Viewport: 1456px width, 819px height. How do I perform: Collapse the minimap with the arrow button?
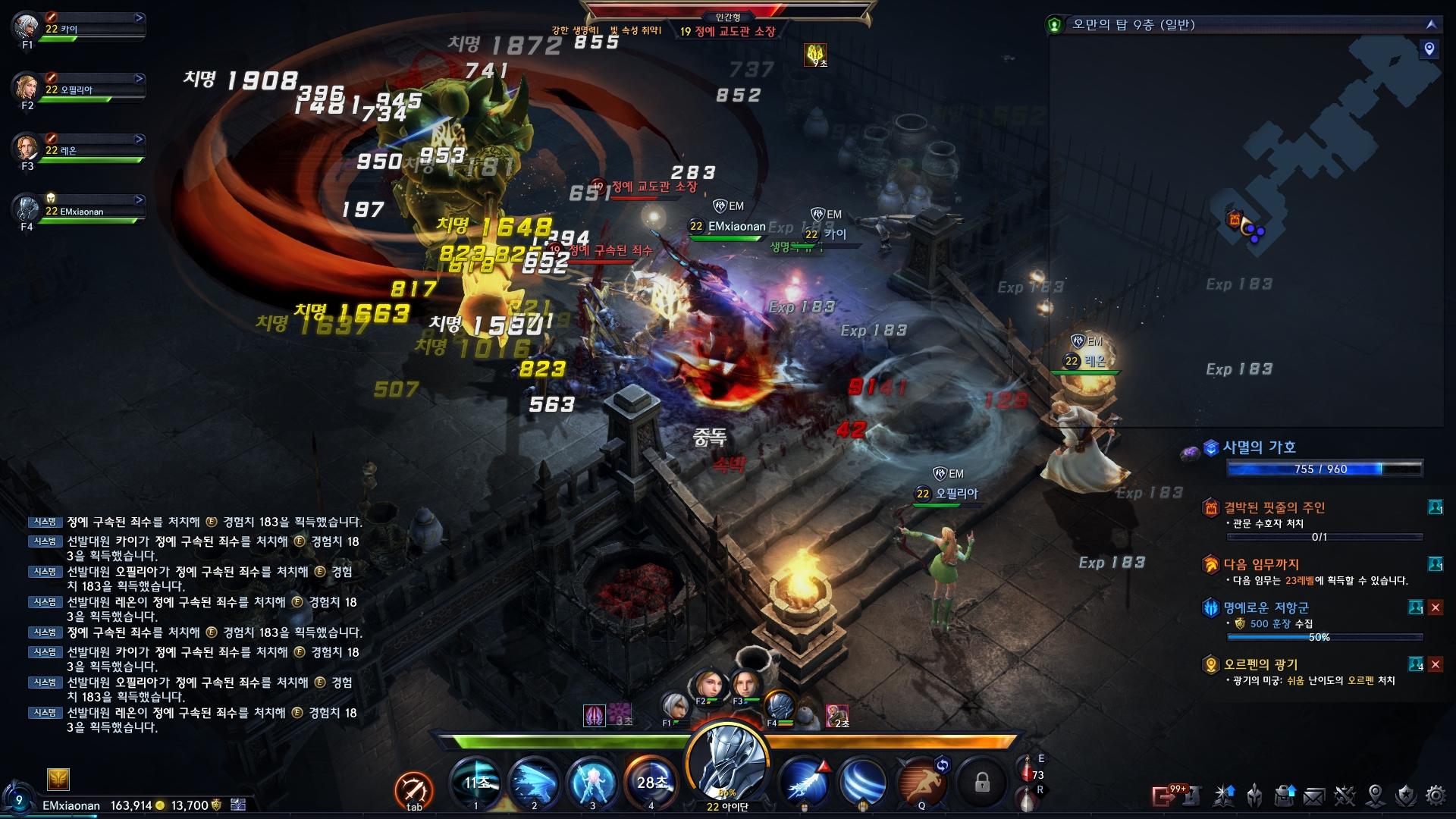point(1431,24)
